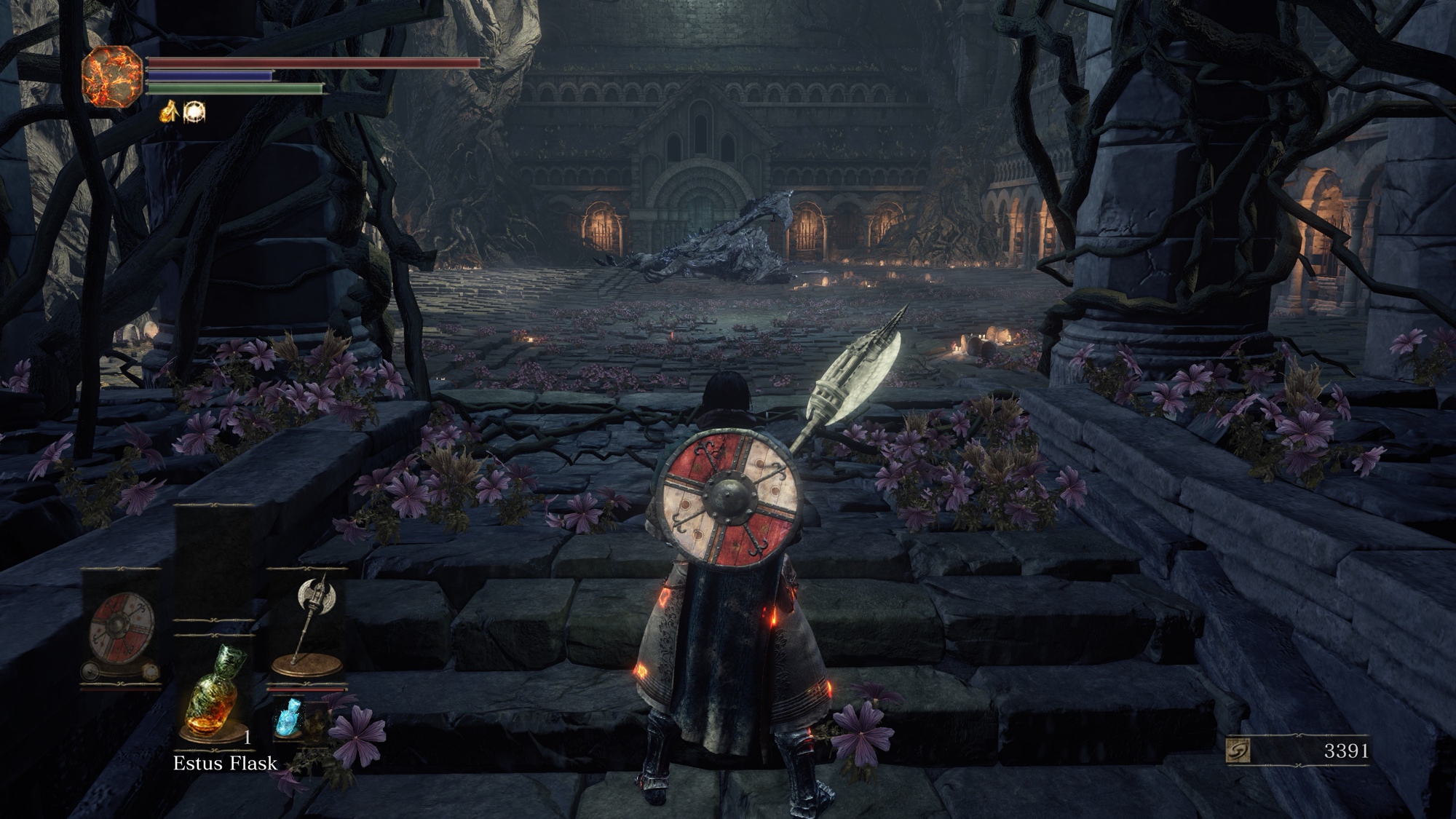
Task: Select the yellow status effect icon
Action: (170, 111)
